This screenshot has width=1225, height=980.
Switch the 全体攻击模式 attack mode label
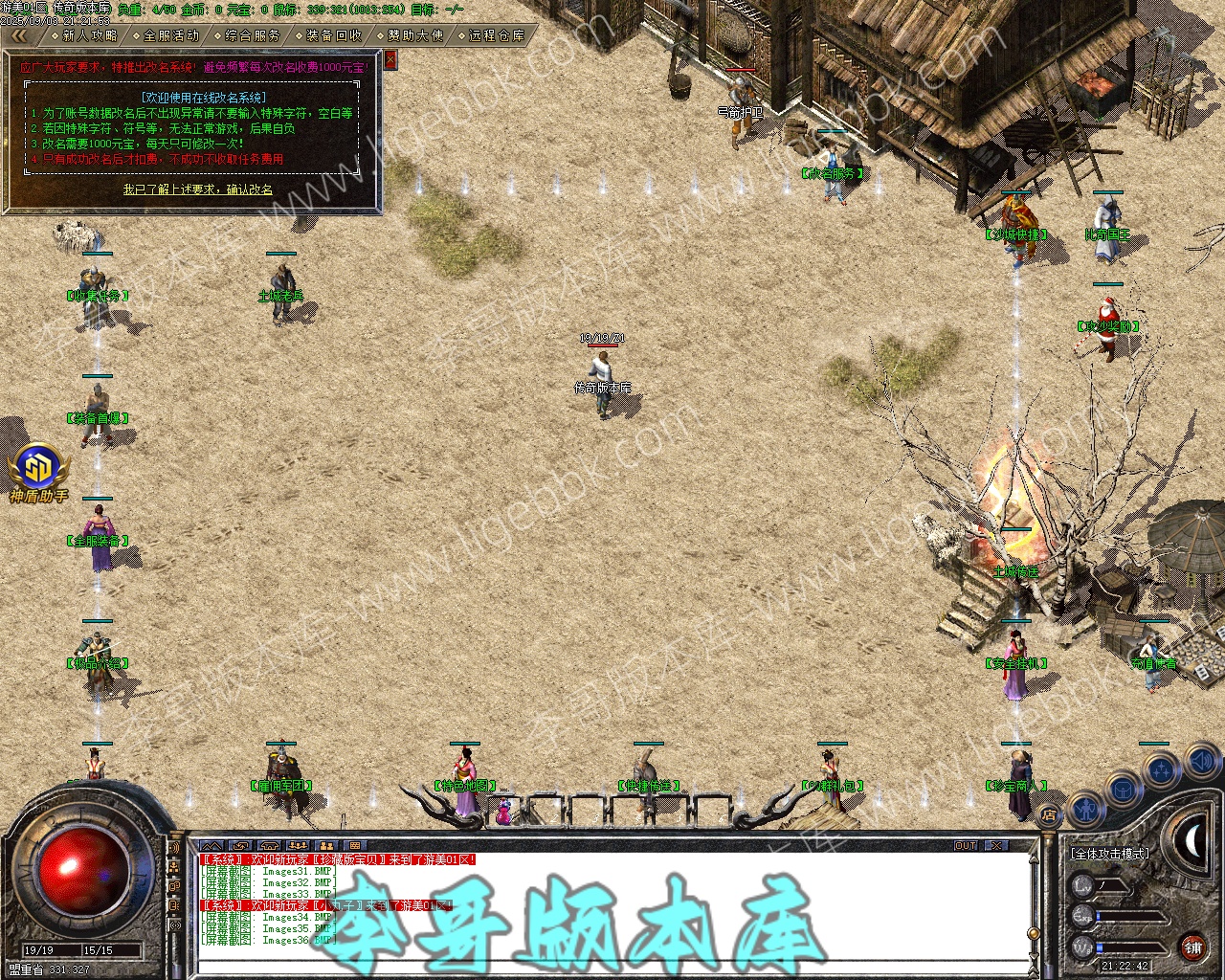1110,853
